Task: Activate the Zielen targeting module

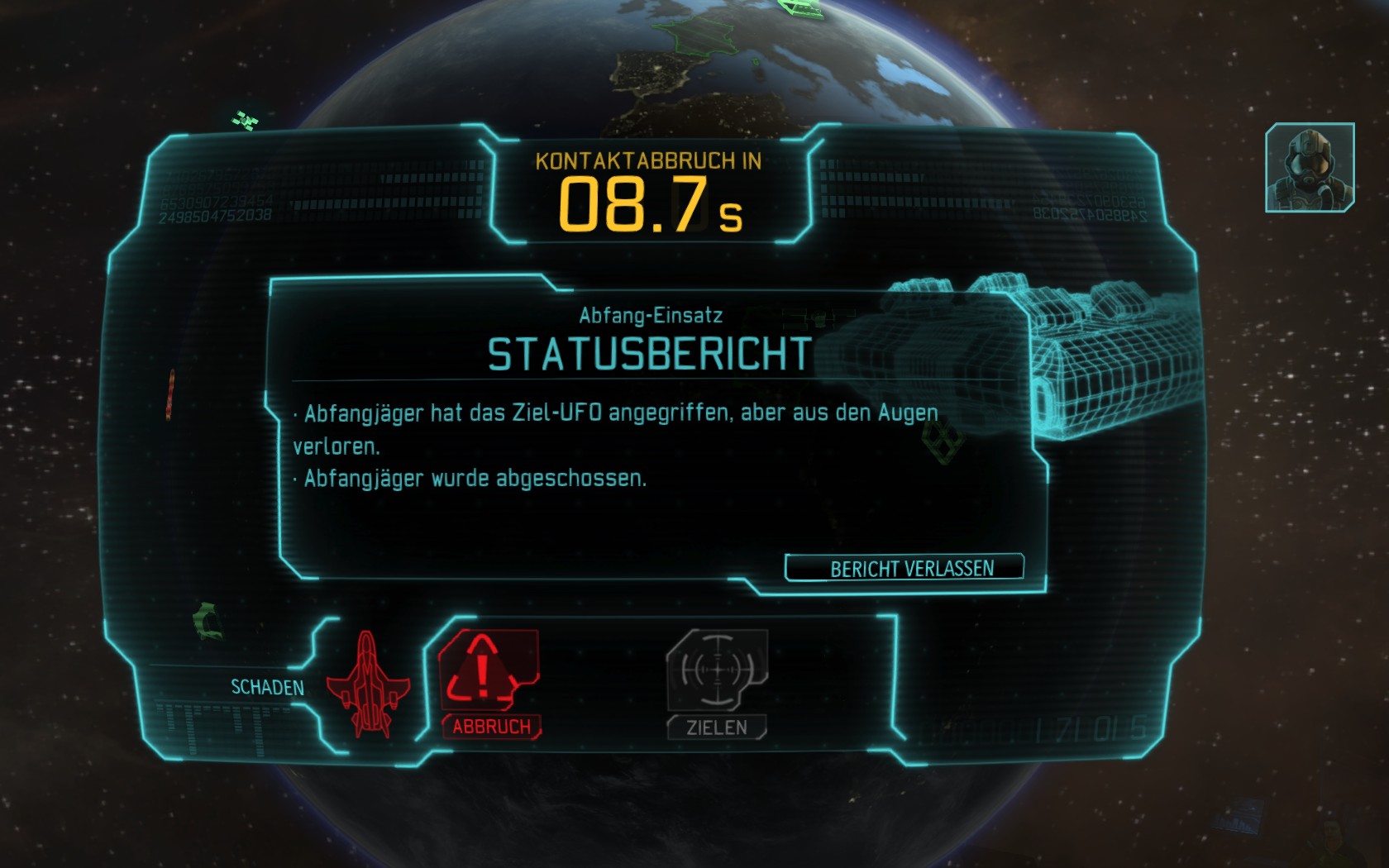Action: click(x=717, y=682)
